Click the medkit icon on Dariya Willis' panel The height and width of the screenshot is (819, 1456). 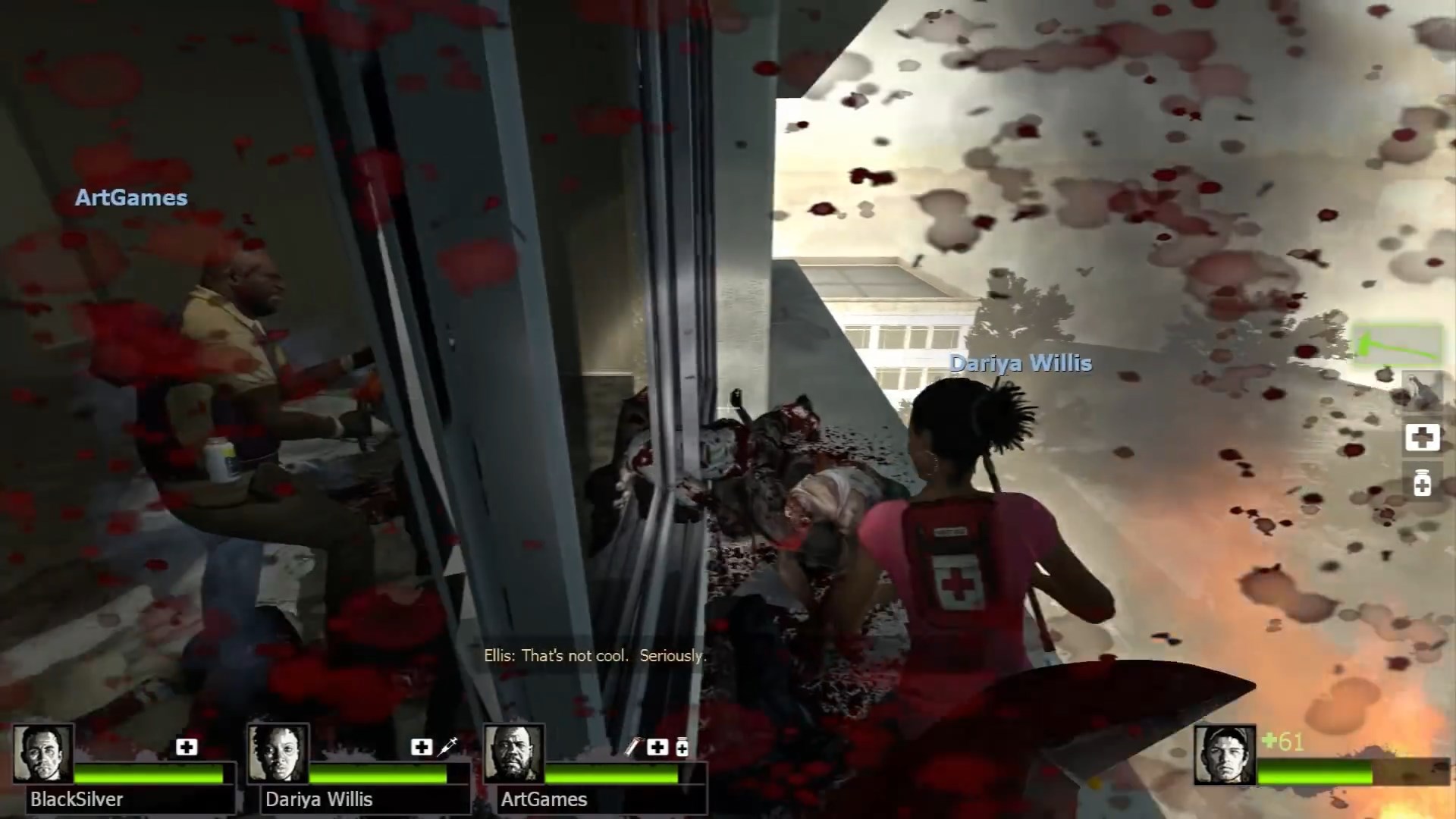pos(419,748)
